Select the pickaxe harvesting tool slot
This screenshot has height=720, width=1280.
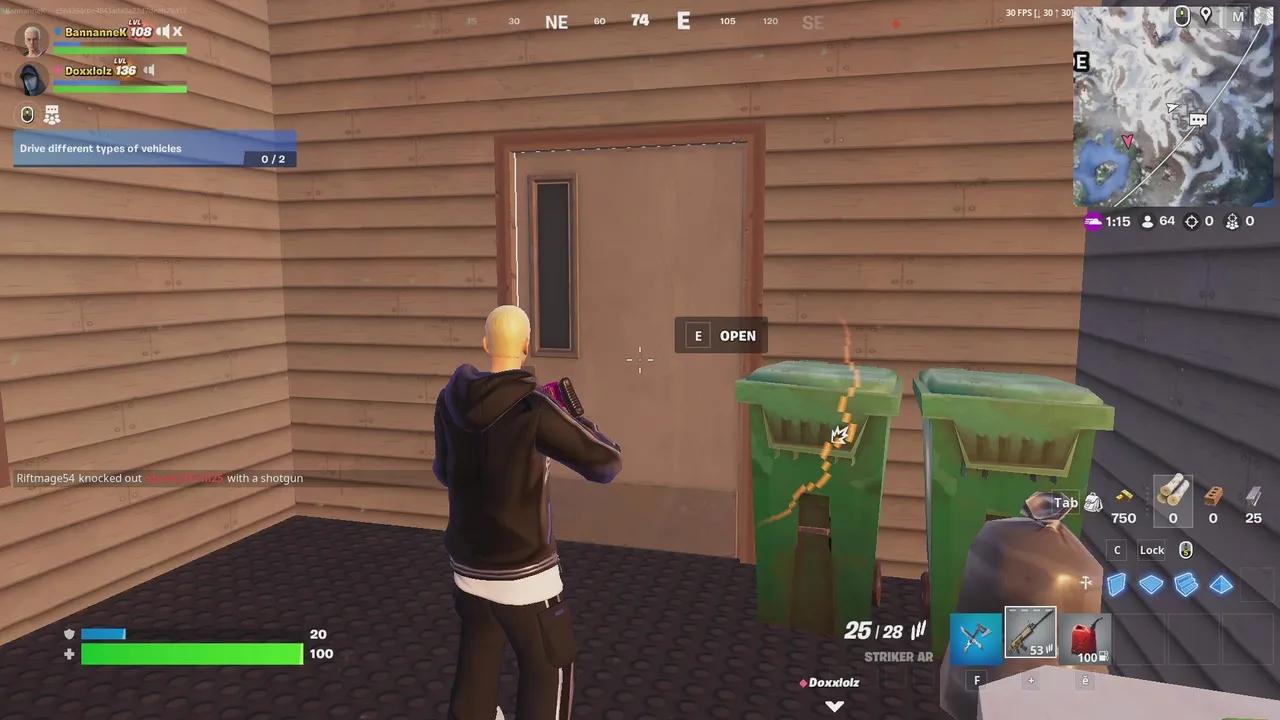point(975,635)
